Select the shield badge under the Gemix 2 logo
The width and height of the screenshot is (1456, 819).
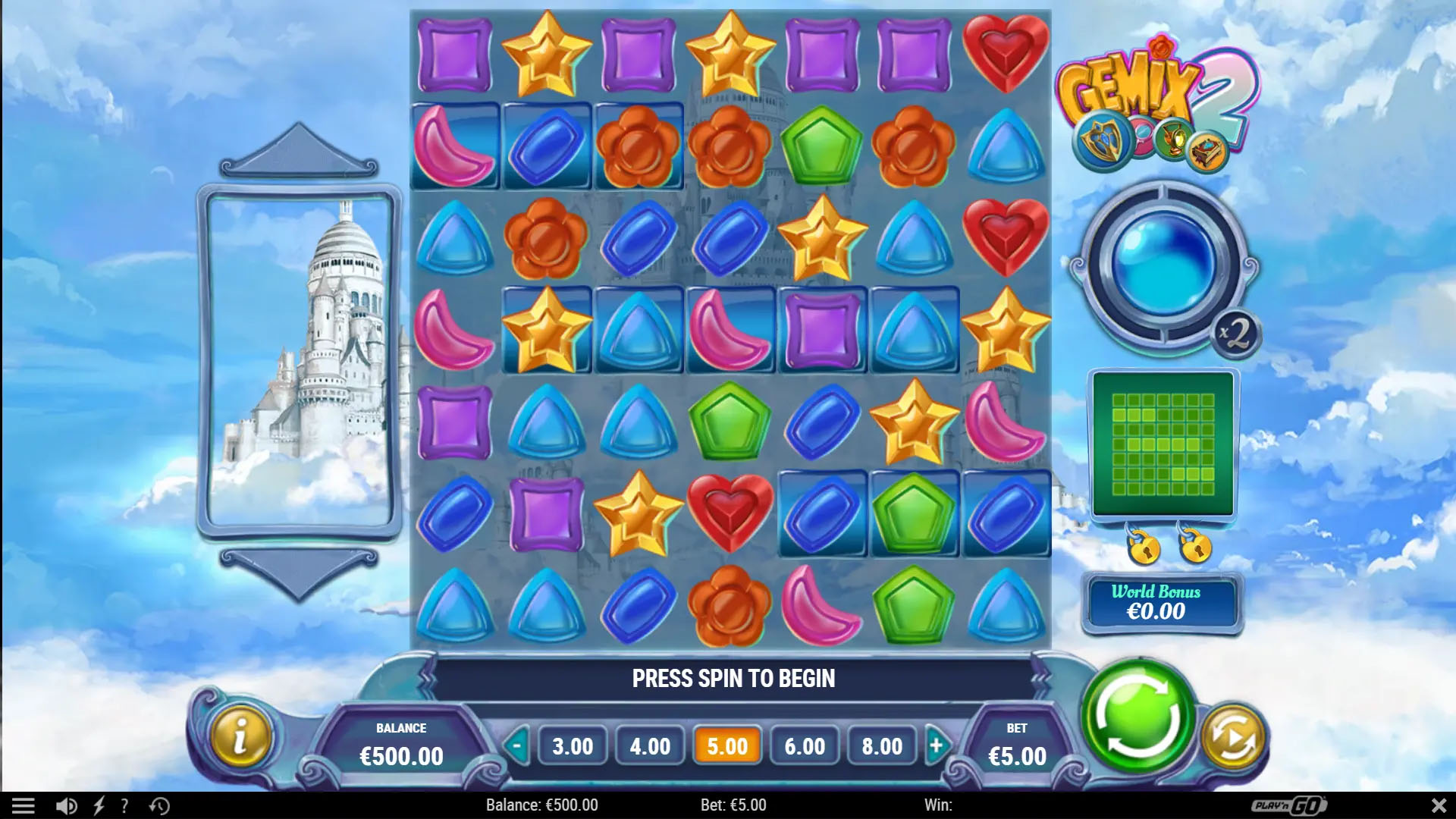click(1101, 140)
